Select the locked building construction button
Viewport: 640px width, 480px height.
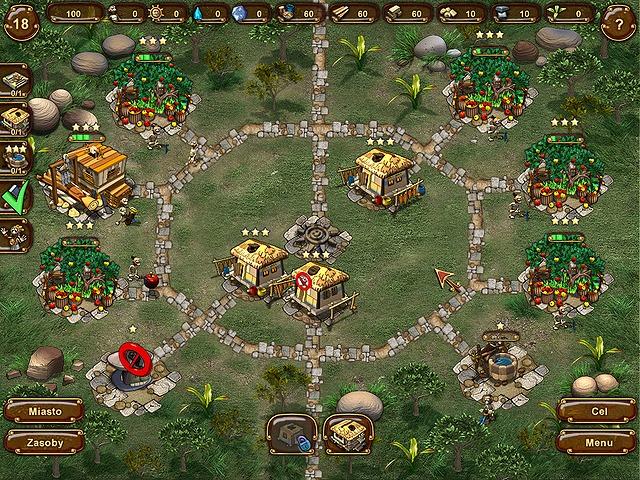[x=291, y=434]
